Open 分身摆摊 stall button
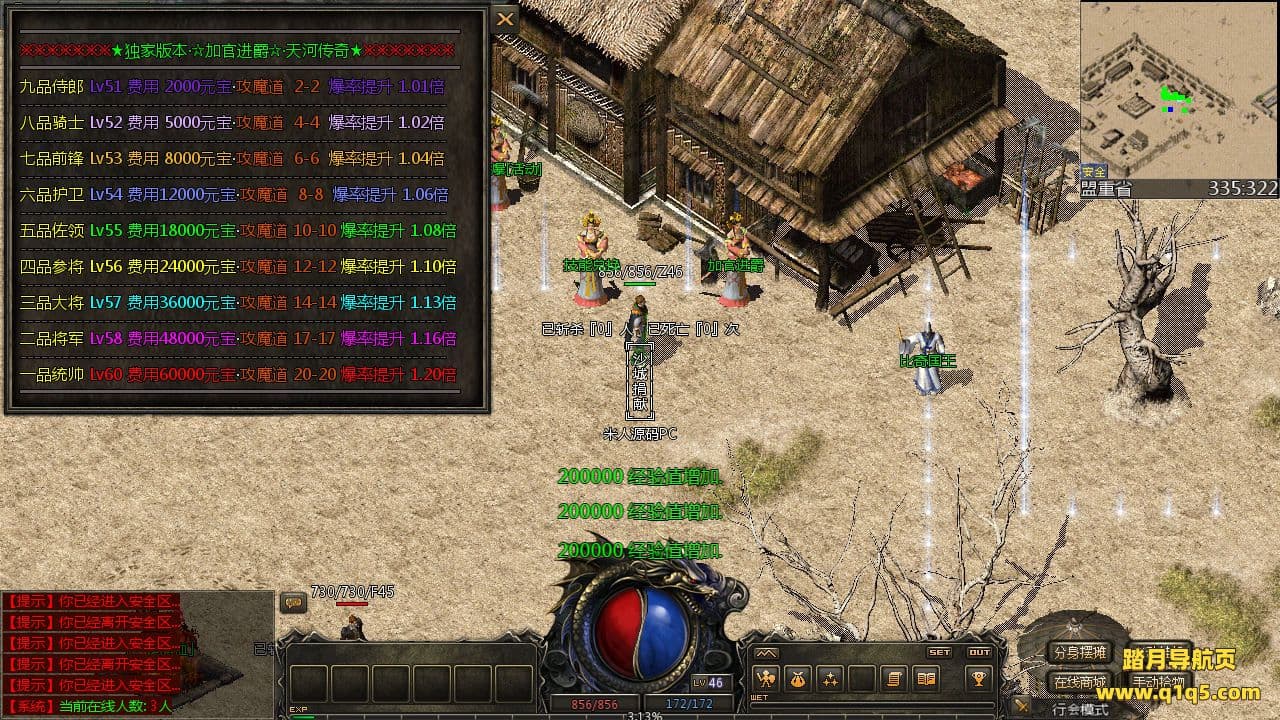The image size is (1280, 720). click(1080, 653)
